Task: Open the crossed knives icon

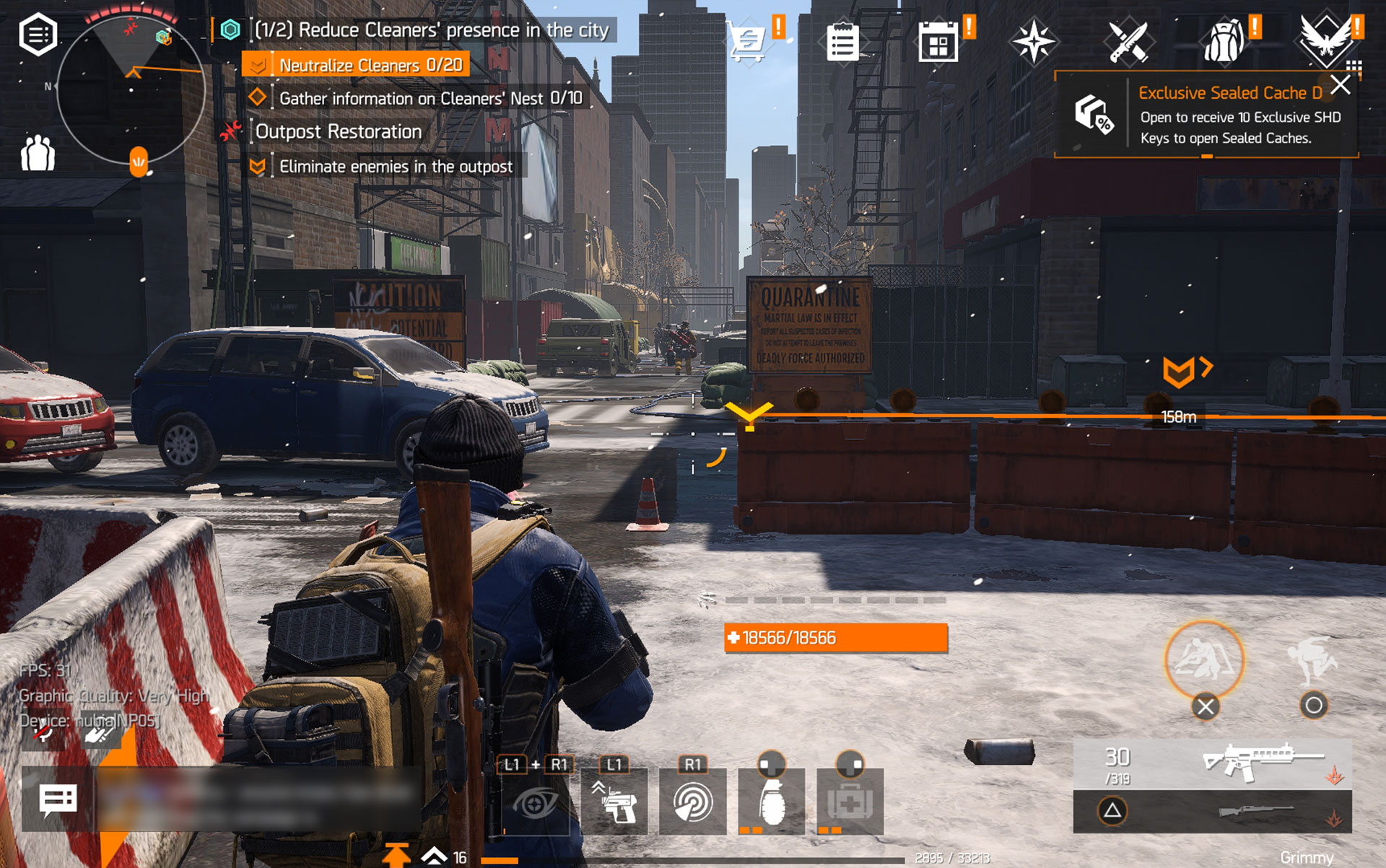Action: click(1128, 43)
